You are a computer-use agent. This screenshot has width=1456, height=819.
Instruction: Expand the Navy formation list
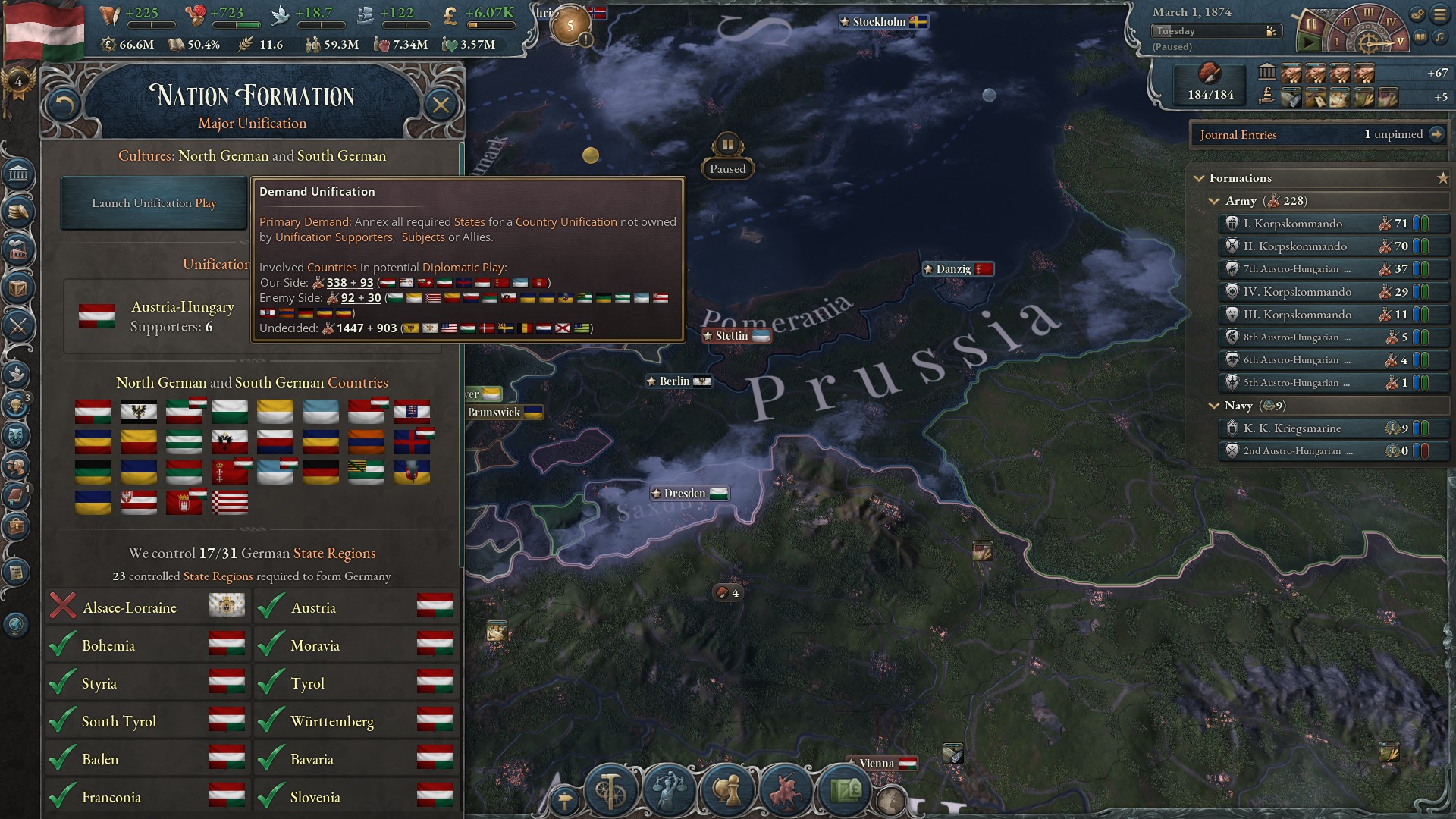(x=1214, y=406)
